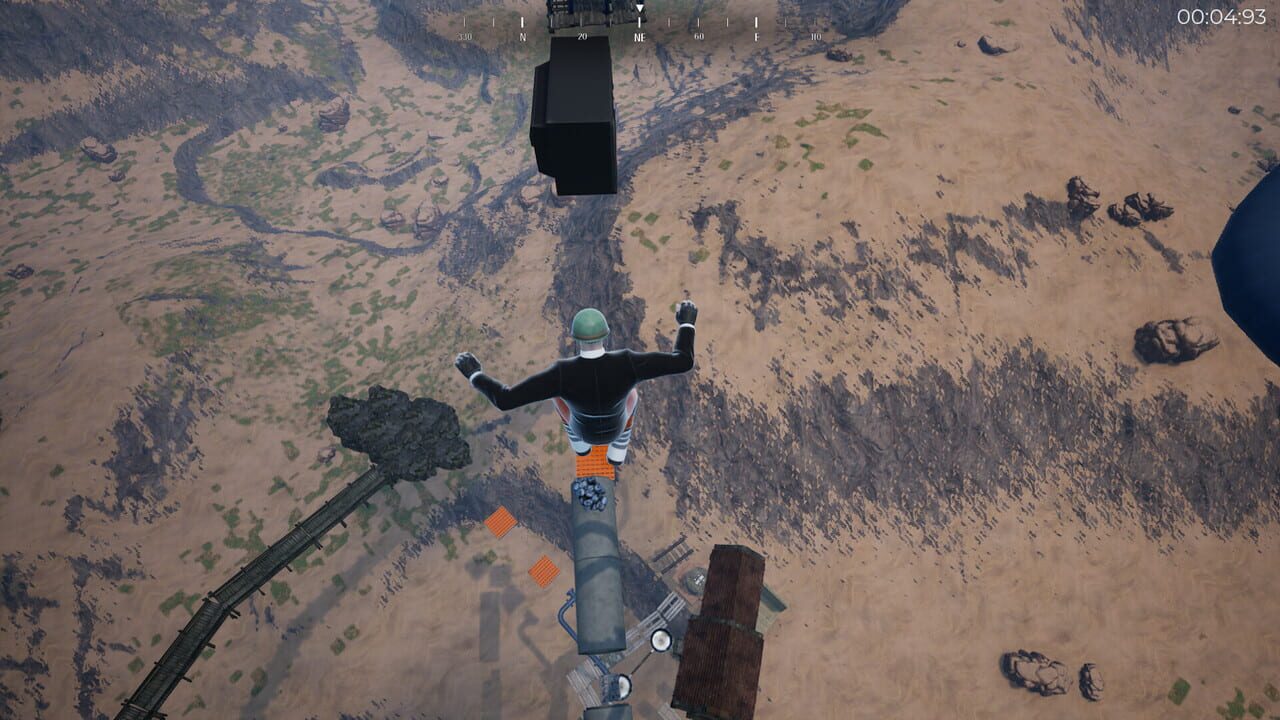This screenshot has height=720, width=1280.
Task: Click the orange checkpoint pad below the skydiver
Action: 594,466
